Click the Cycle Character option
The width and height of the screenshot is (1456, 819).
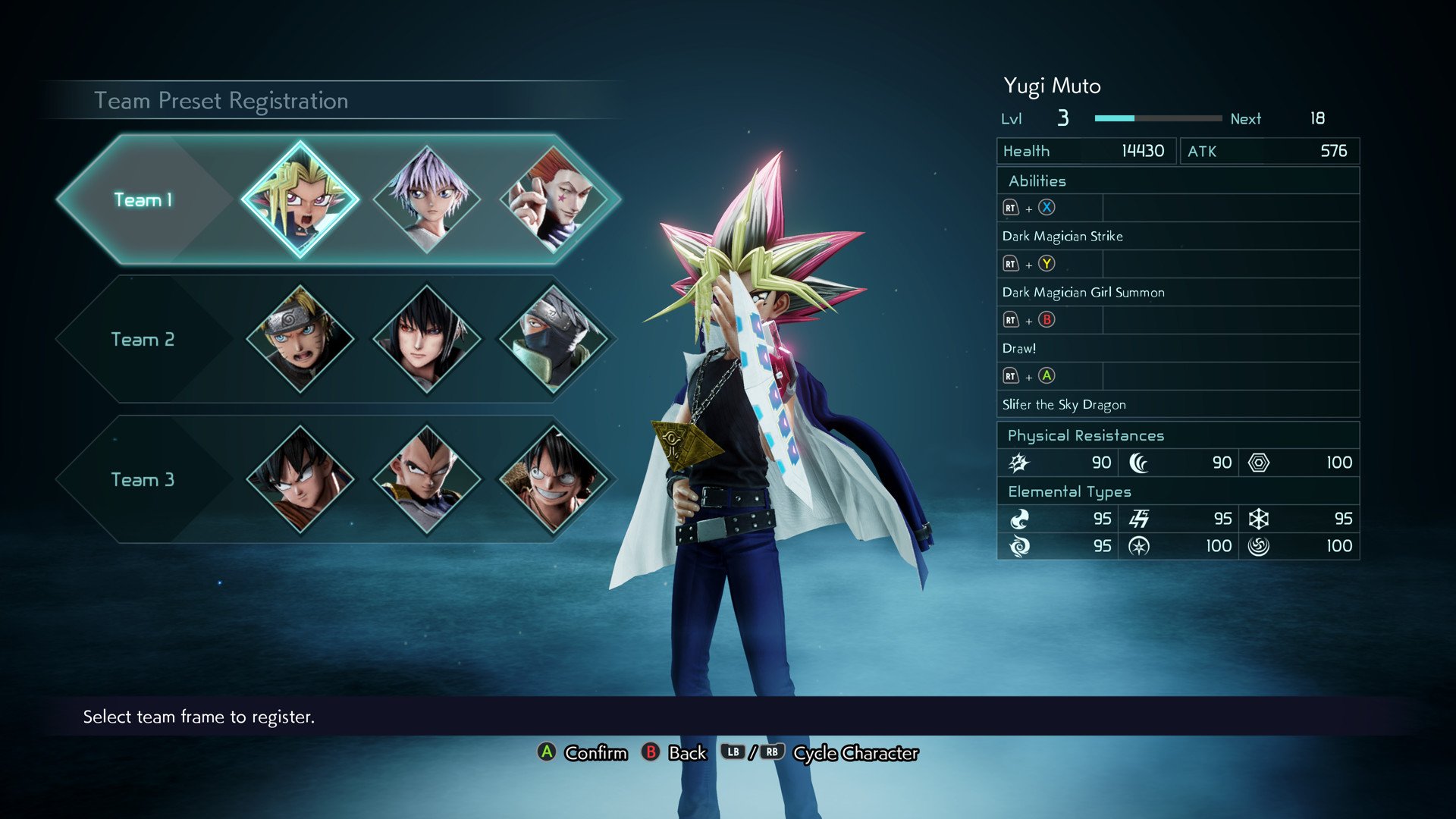pyautogui.click(x=855, y=753)
